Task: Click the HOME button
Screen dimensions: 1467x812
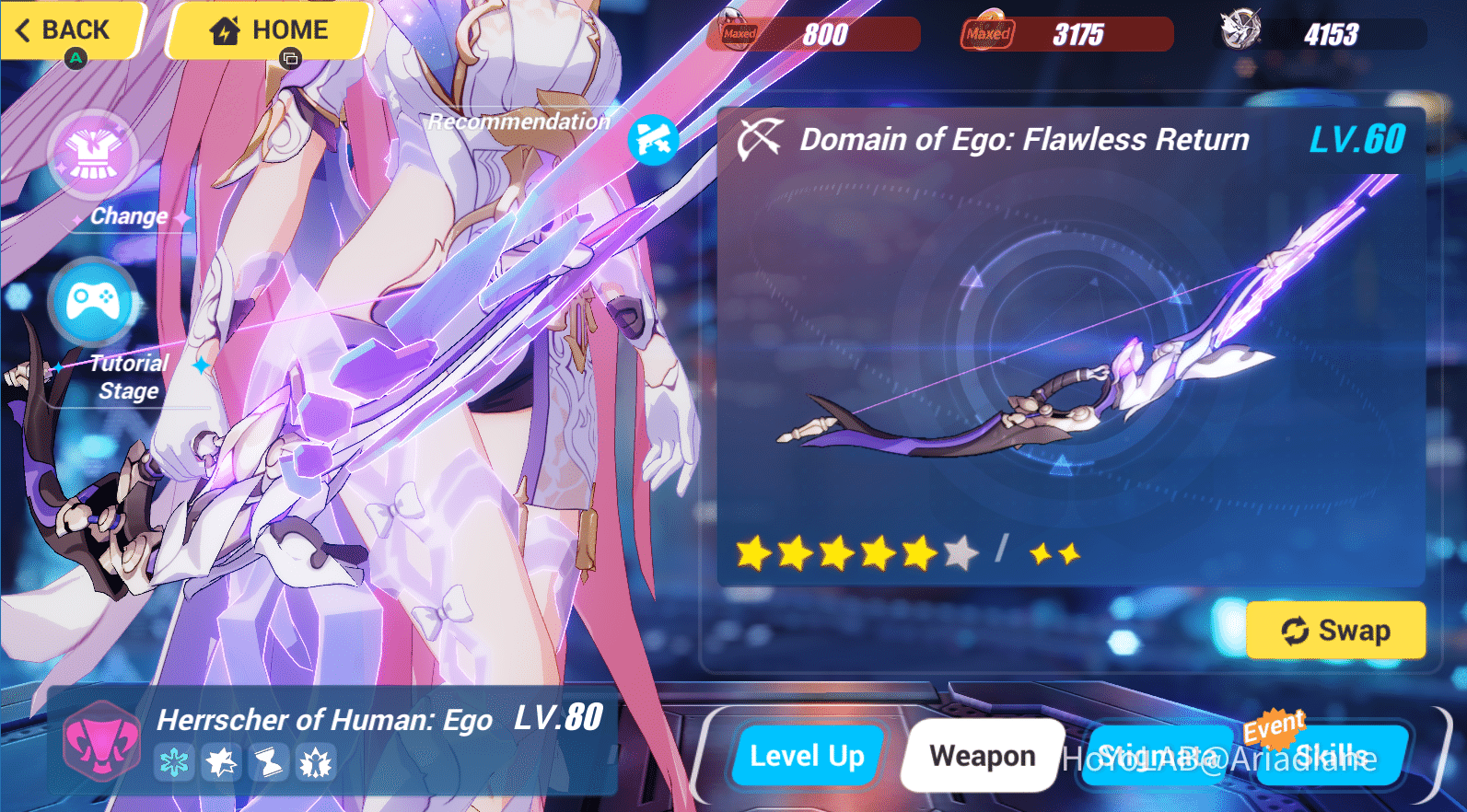Action: pyautogui.click(x=267, y=29)
